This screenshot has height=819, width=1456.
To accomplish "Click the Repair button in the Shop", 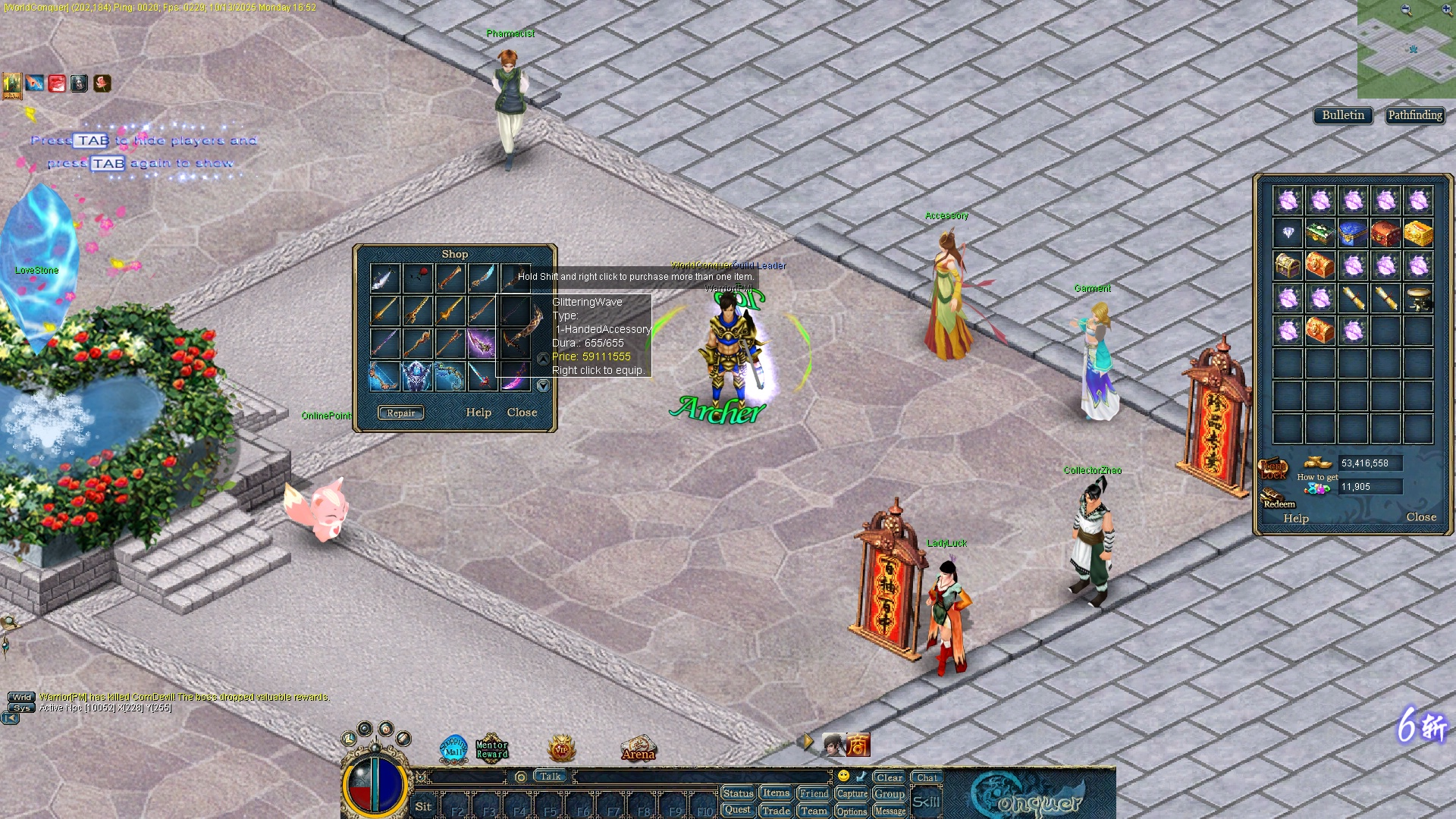I will tap(400, 413).
